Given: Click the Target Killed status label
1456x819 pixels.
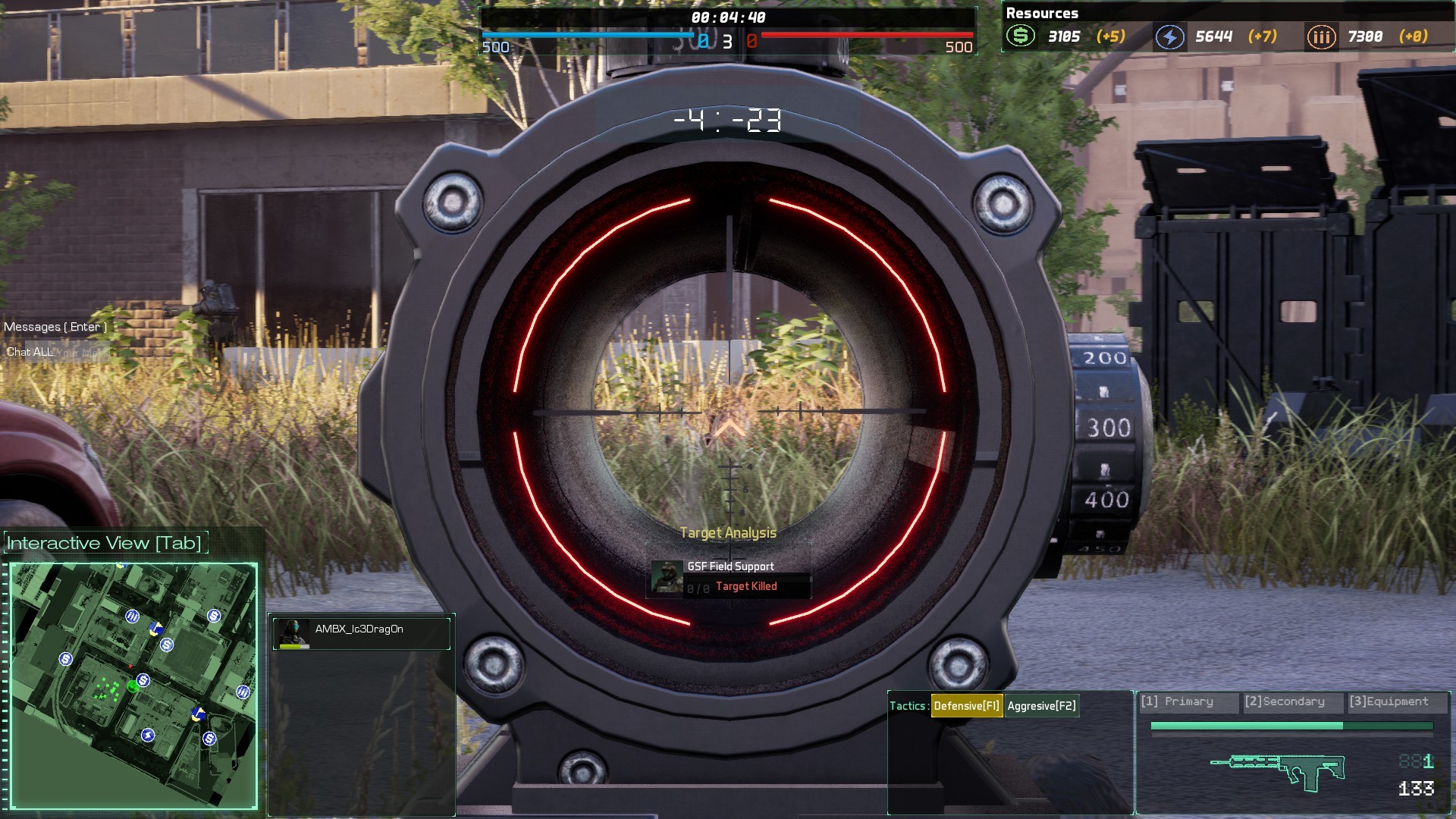Looking at the screenshot, I should pyautogui.click(x=746, y=585).
